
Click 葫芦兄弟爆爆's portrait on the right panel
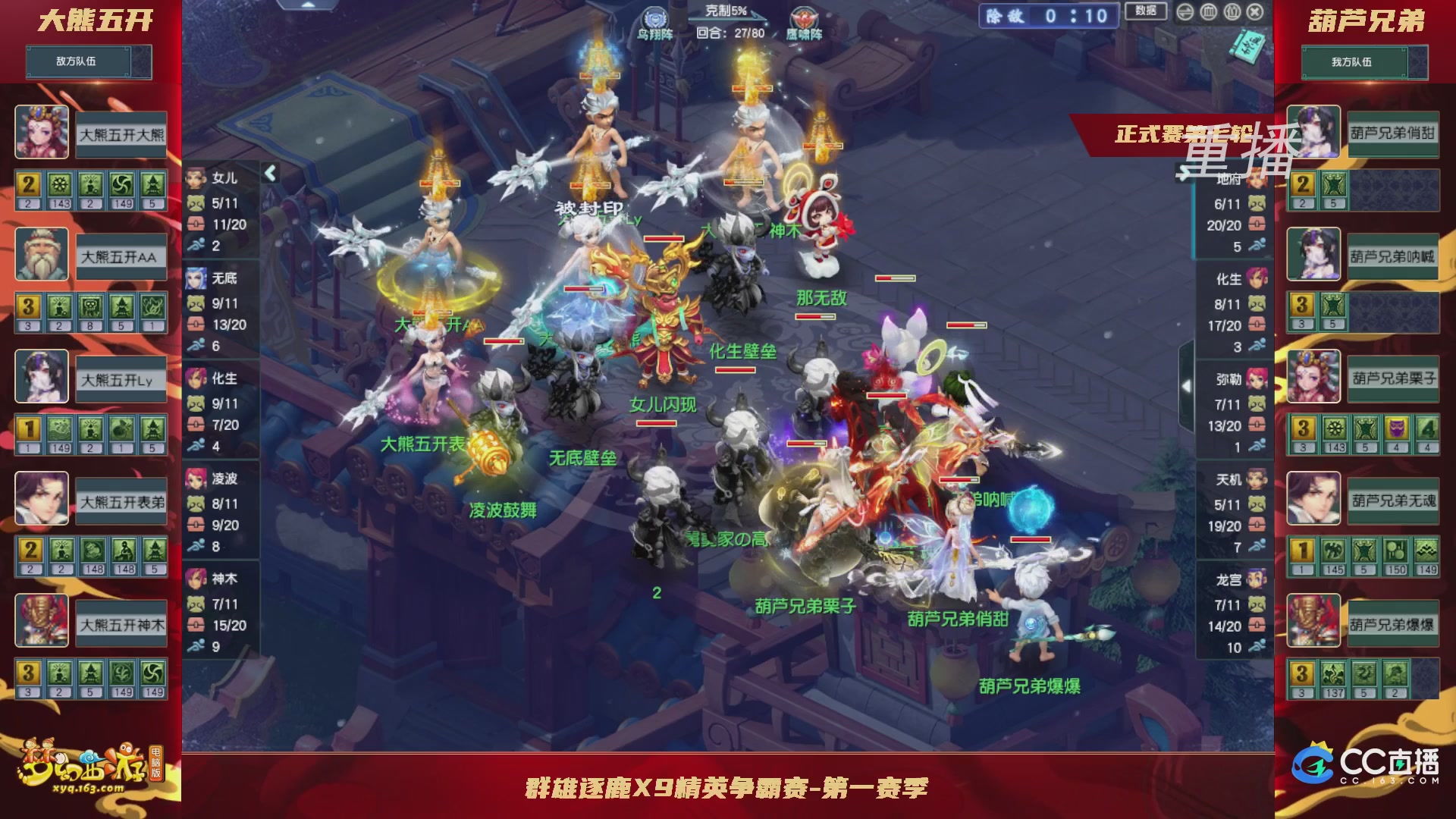tap(1314, 622)
